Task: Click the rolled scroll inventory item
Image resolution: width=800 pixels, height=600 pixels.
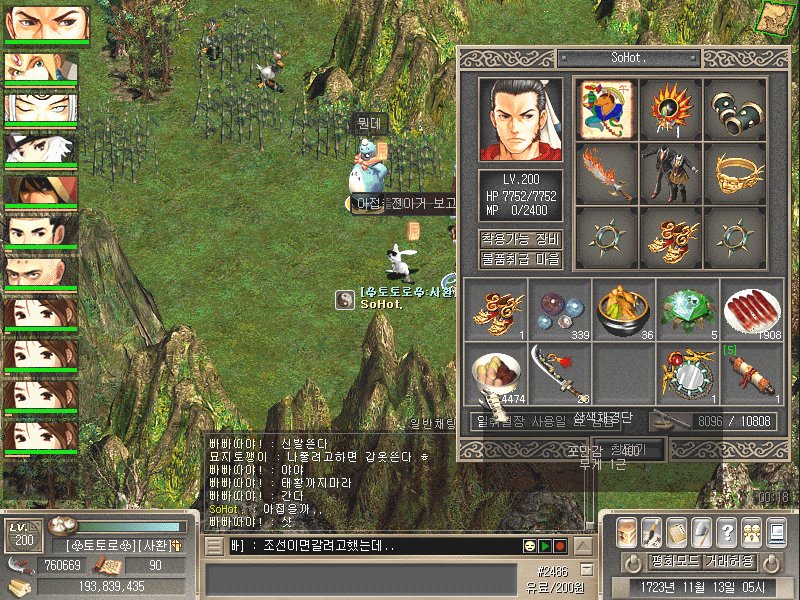Action: pyautogui.click(x=751, y=373)
